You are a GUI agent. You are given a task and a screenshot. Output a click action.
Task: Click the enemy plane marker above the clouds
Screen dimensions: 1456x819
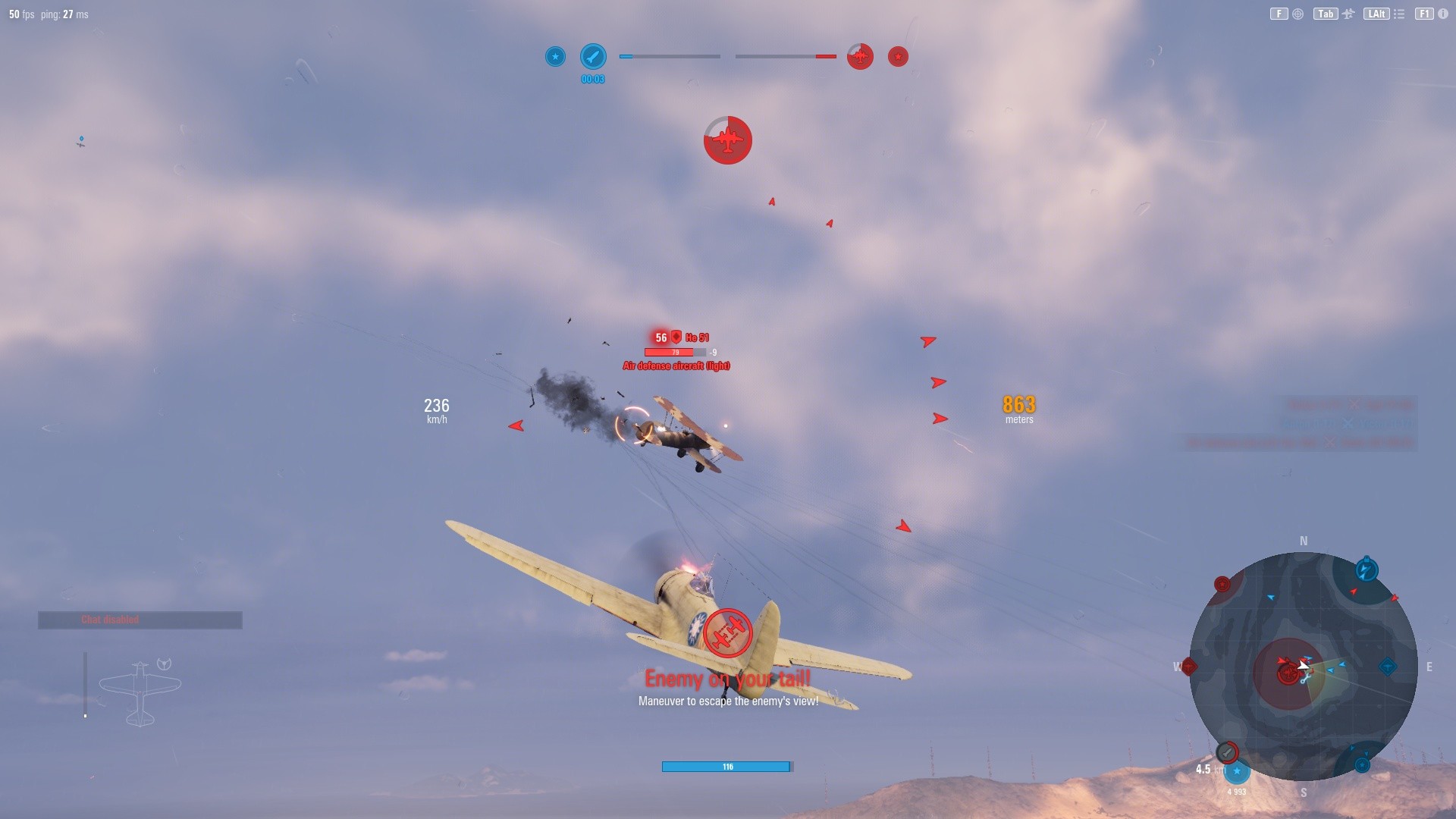(728, 140)
